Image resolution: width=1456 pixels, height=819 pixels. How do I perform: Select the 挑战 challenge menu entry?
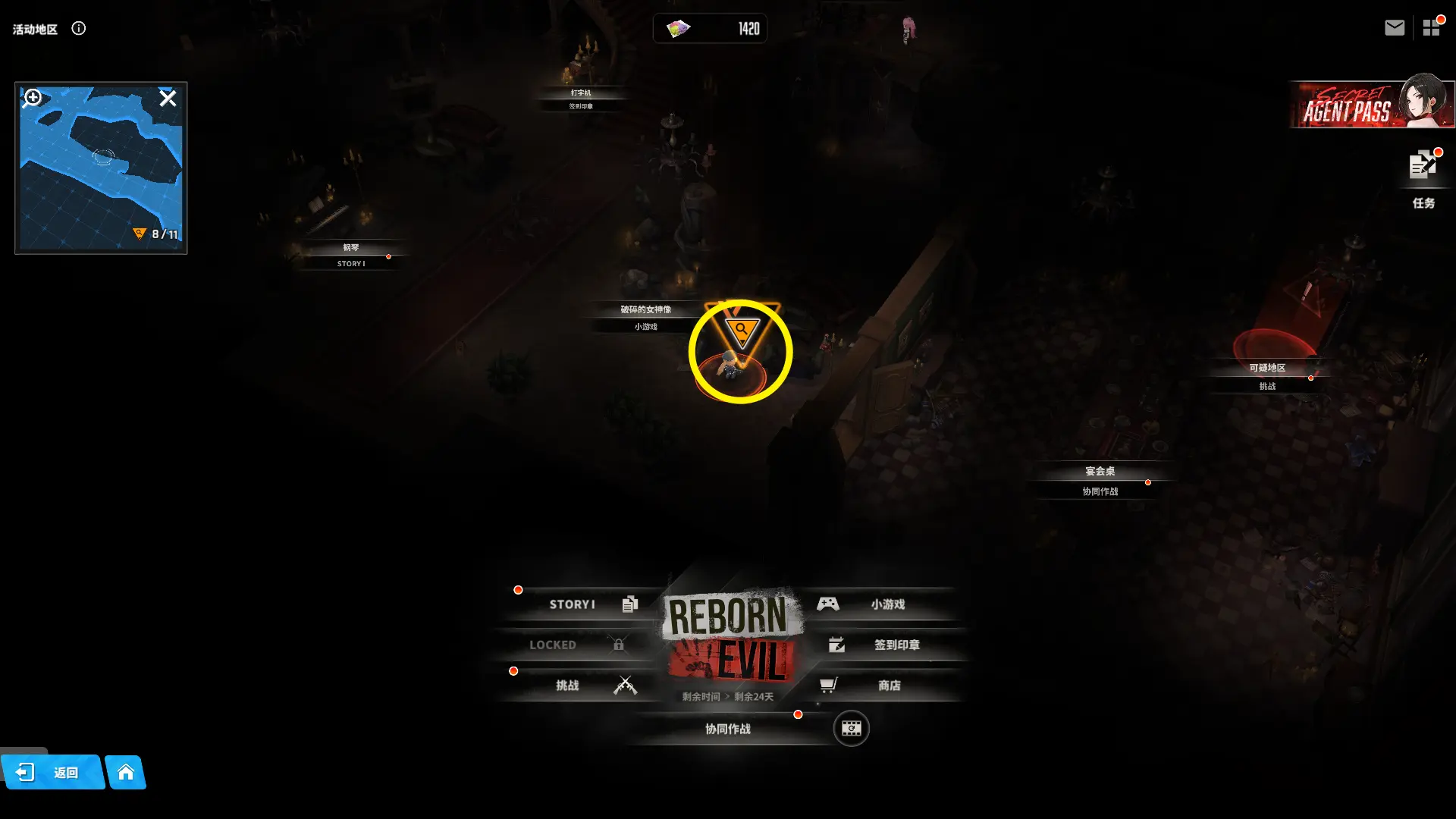576,686
